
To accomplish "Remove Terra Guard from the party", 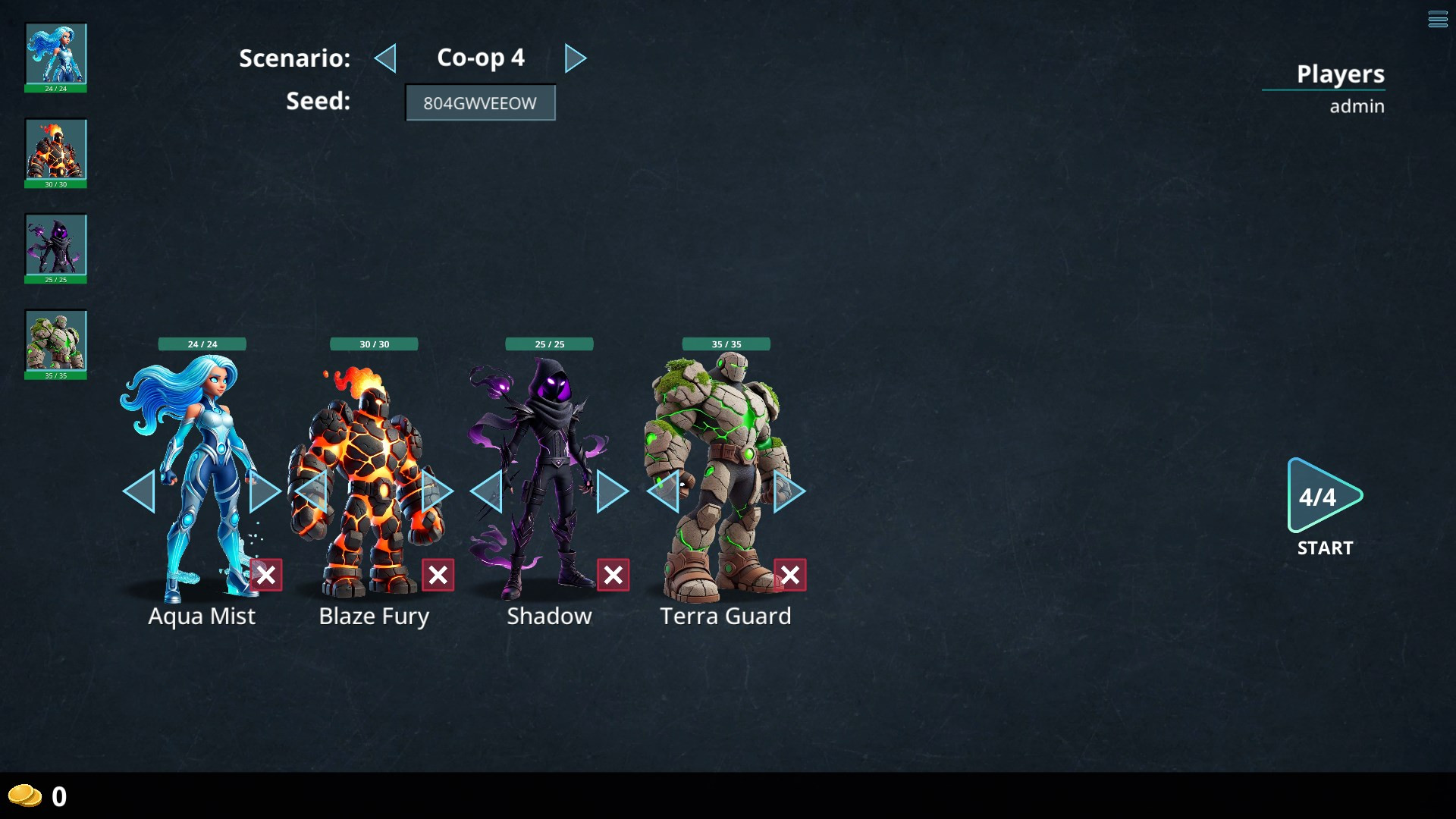I will point(790,575).
